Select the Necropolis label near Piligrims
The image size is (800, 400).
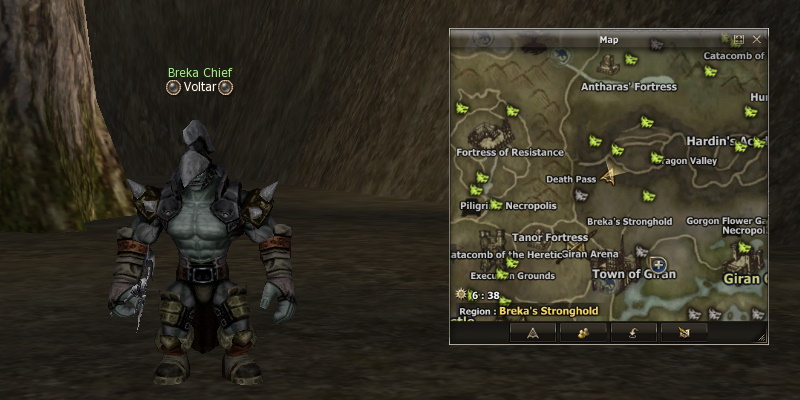pyautogui.click(x=530, y=206)
